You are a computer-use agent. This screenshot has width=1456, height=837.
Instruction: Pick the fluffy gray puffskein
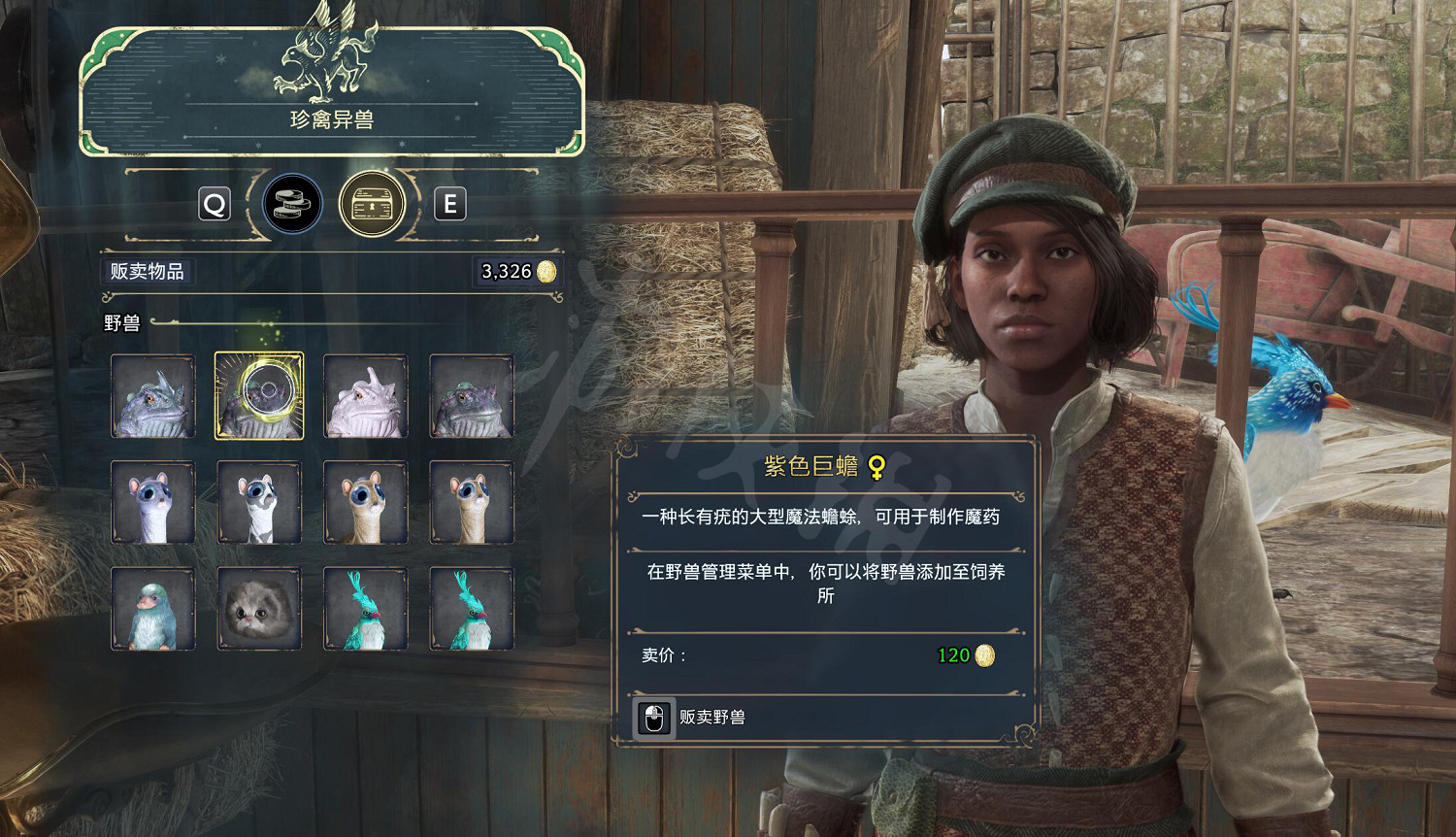point(259,609)
